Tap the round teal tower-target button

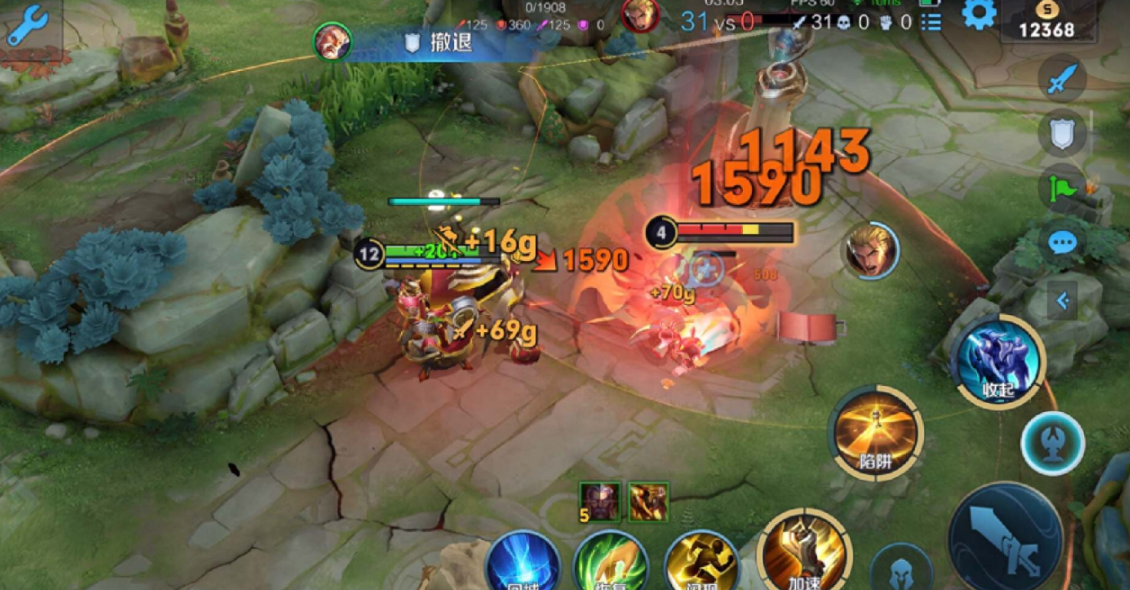1052,441
